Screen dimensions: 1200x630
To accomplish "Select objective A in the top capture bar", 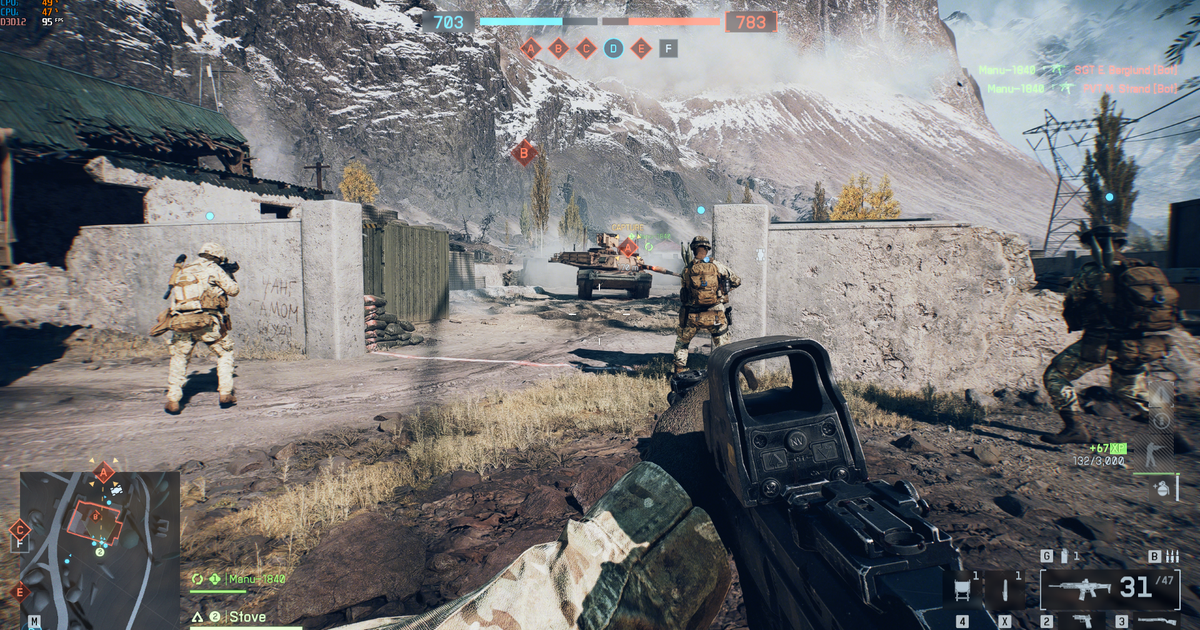I will click(x=531, y=47).
